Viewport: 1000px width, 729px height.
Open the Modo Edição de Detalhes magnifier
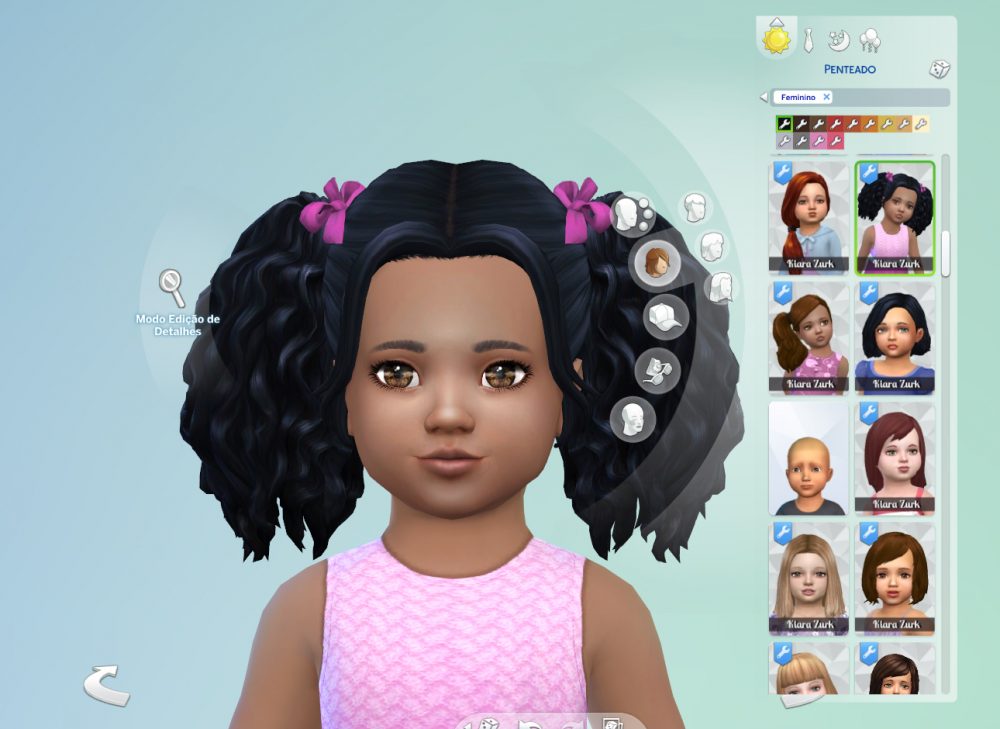click(x=172, y=288)
